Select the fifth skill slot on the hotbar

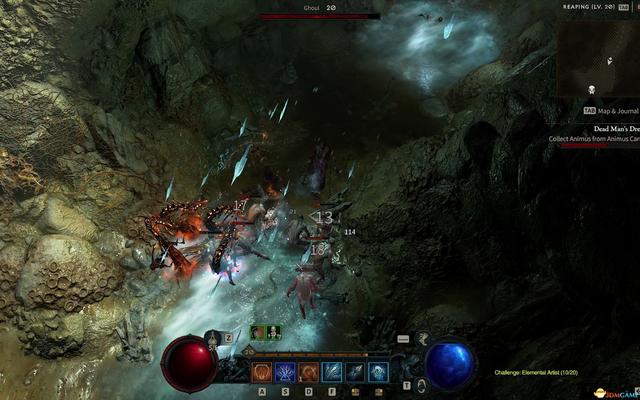[x=355, y=372]
